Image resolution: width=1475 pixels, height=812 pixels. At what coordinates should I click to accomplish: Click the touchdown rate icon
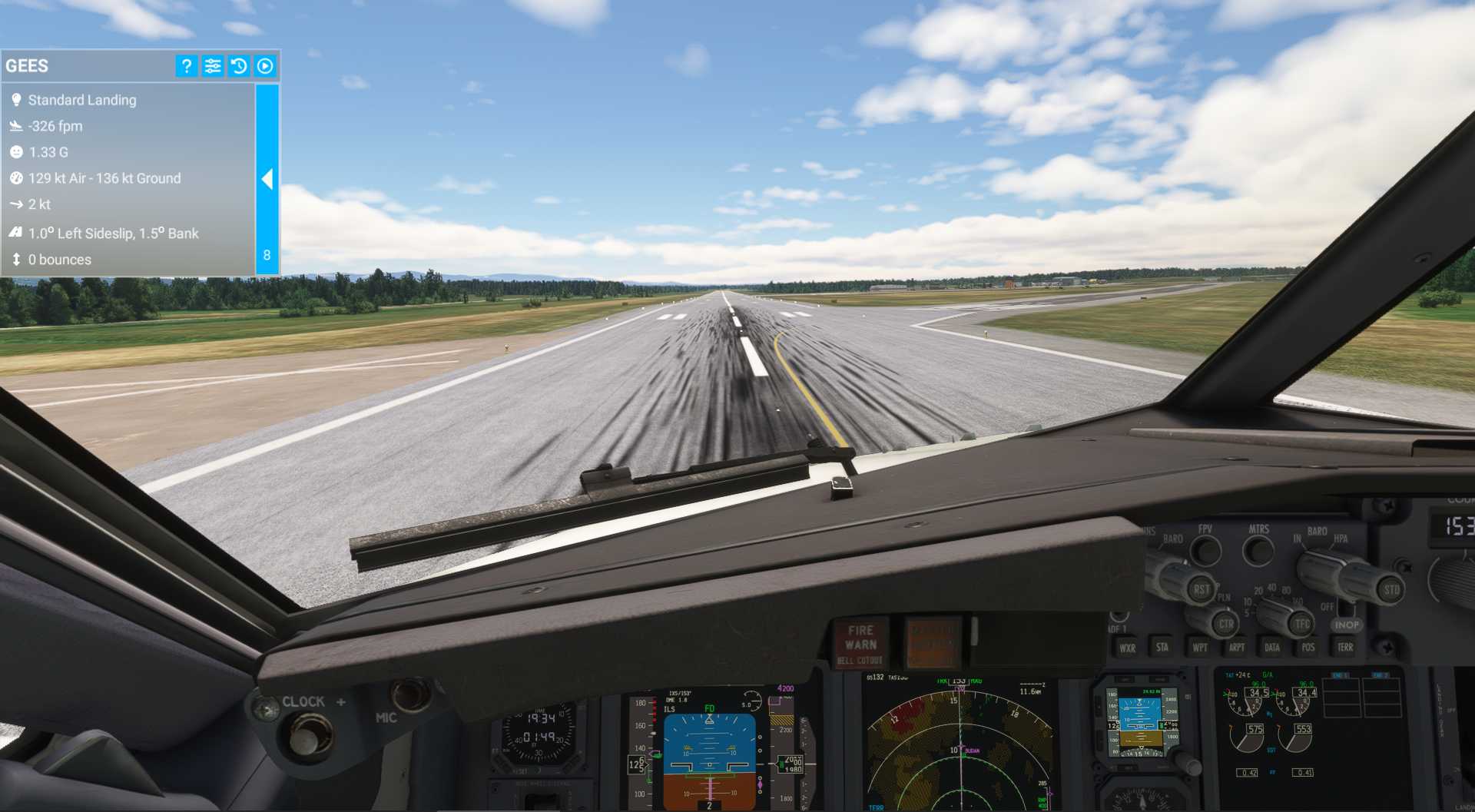(17, 126)
